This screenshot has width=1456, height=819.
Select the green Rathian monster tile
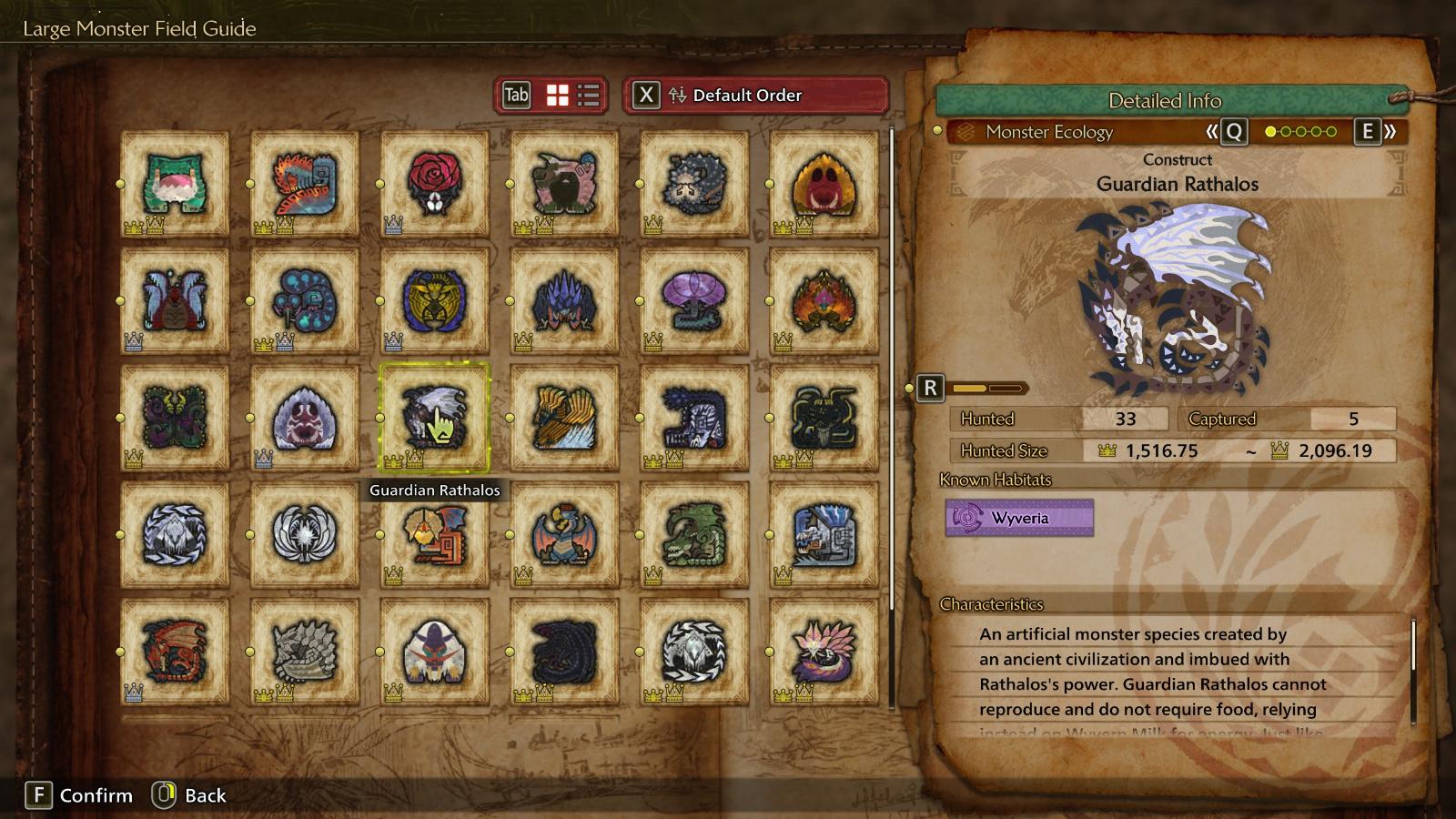693,534
